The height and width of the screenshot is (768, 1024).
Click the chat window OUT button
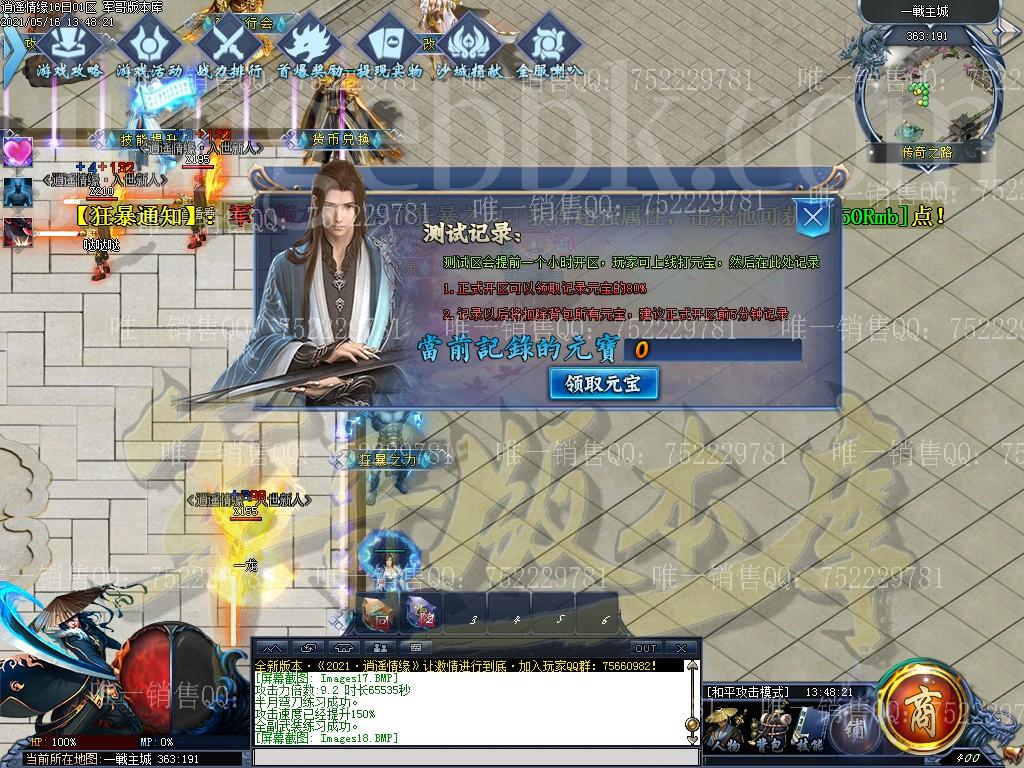tap(646, 648)
